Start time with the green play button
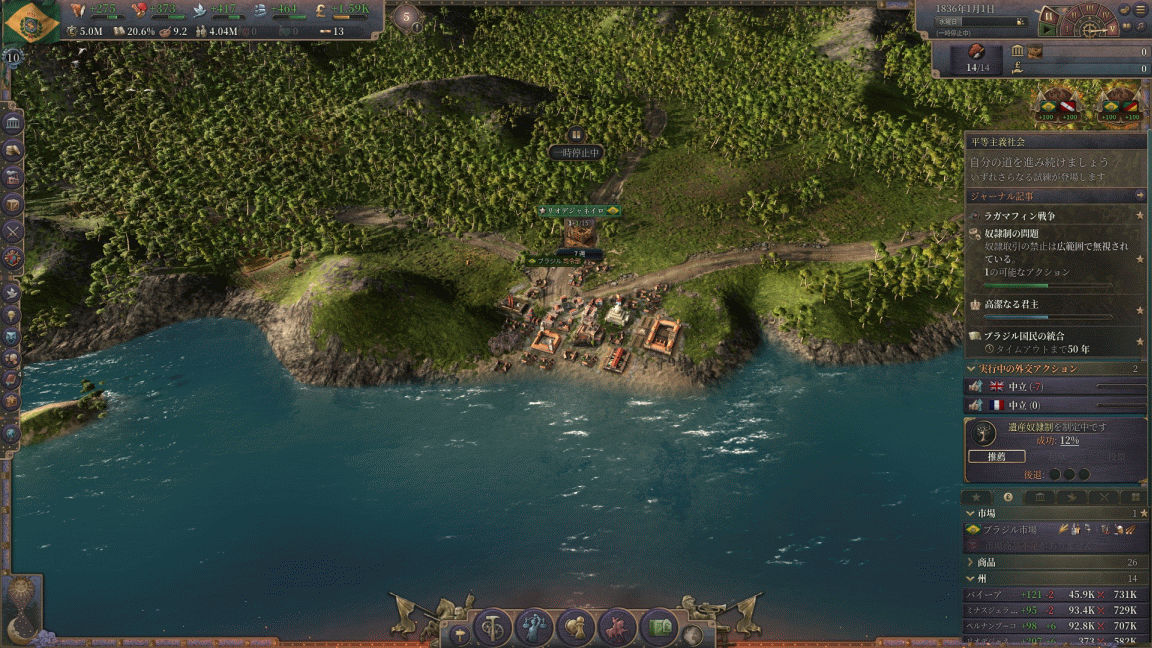The height and width of the screenshot is (648, 1152). 1047,30
